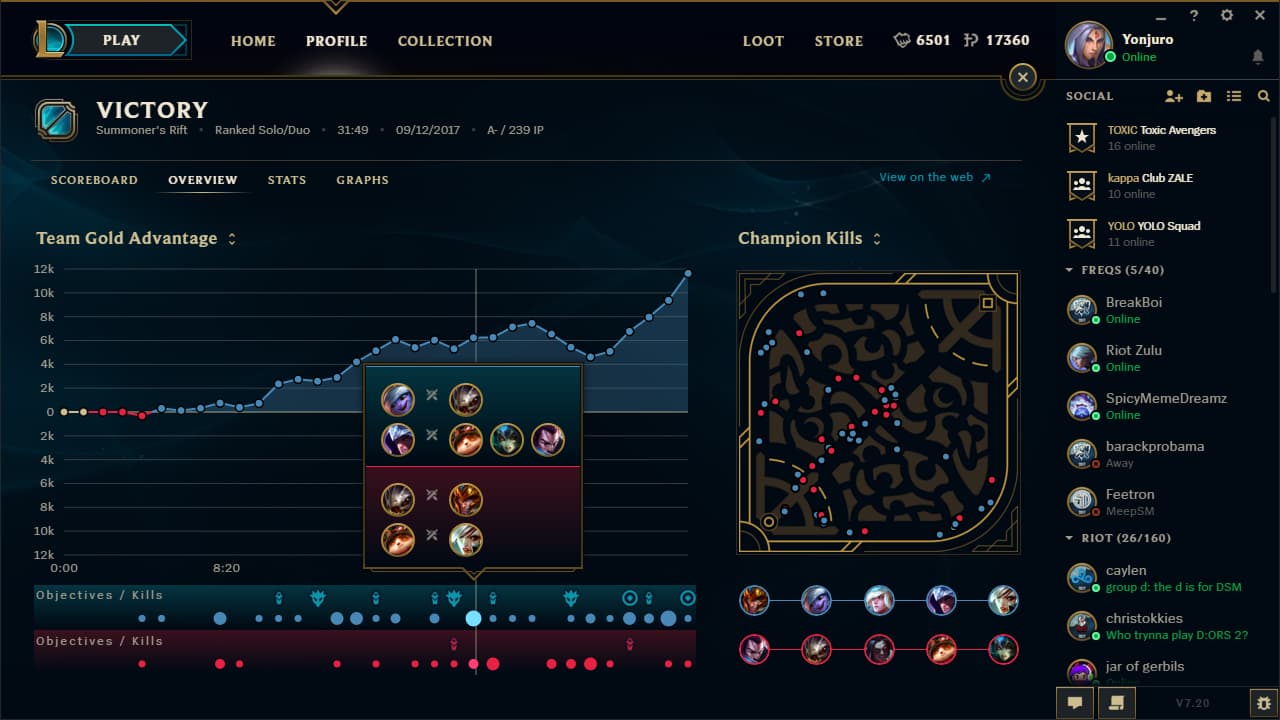Image resolution: width=1280 pixels, height=720 pixels.
Task: Open notifications via the bell icon
Action: pos(1258,57)
